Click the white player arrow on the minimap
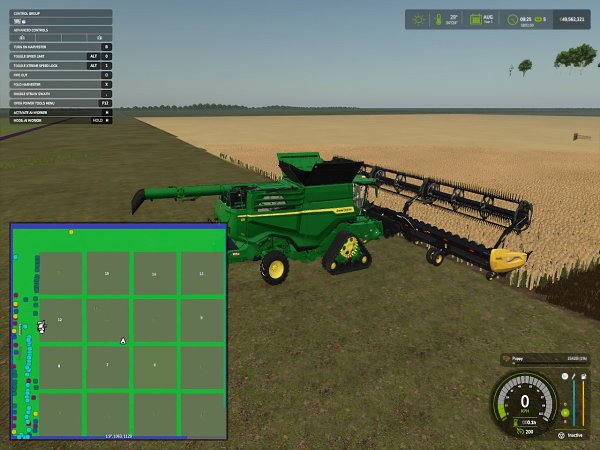The height and width of the screenshot is (450, 600). click(x=121, y=340)
